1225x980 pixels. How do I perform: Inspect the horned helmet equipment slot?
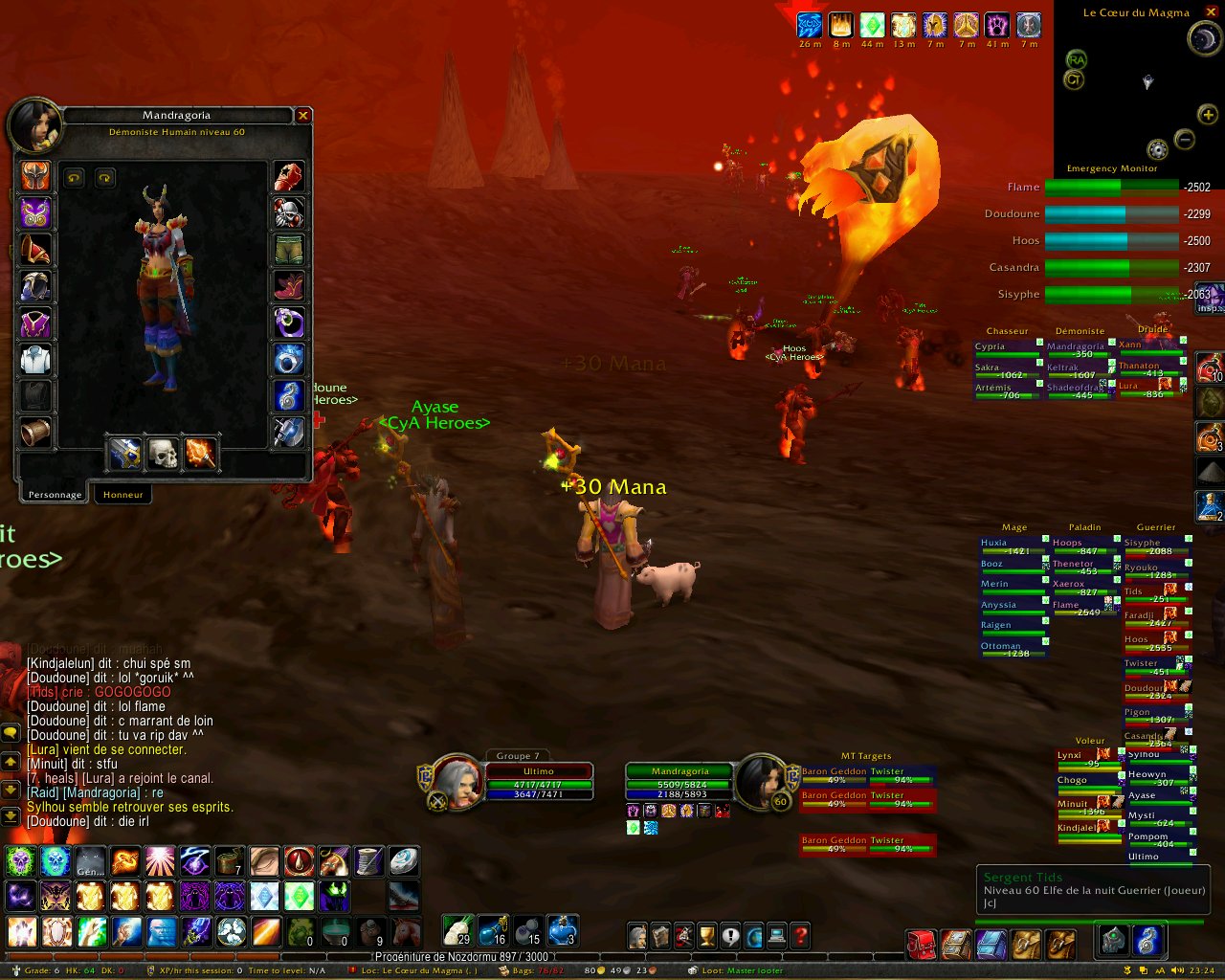point(35,176)
